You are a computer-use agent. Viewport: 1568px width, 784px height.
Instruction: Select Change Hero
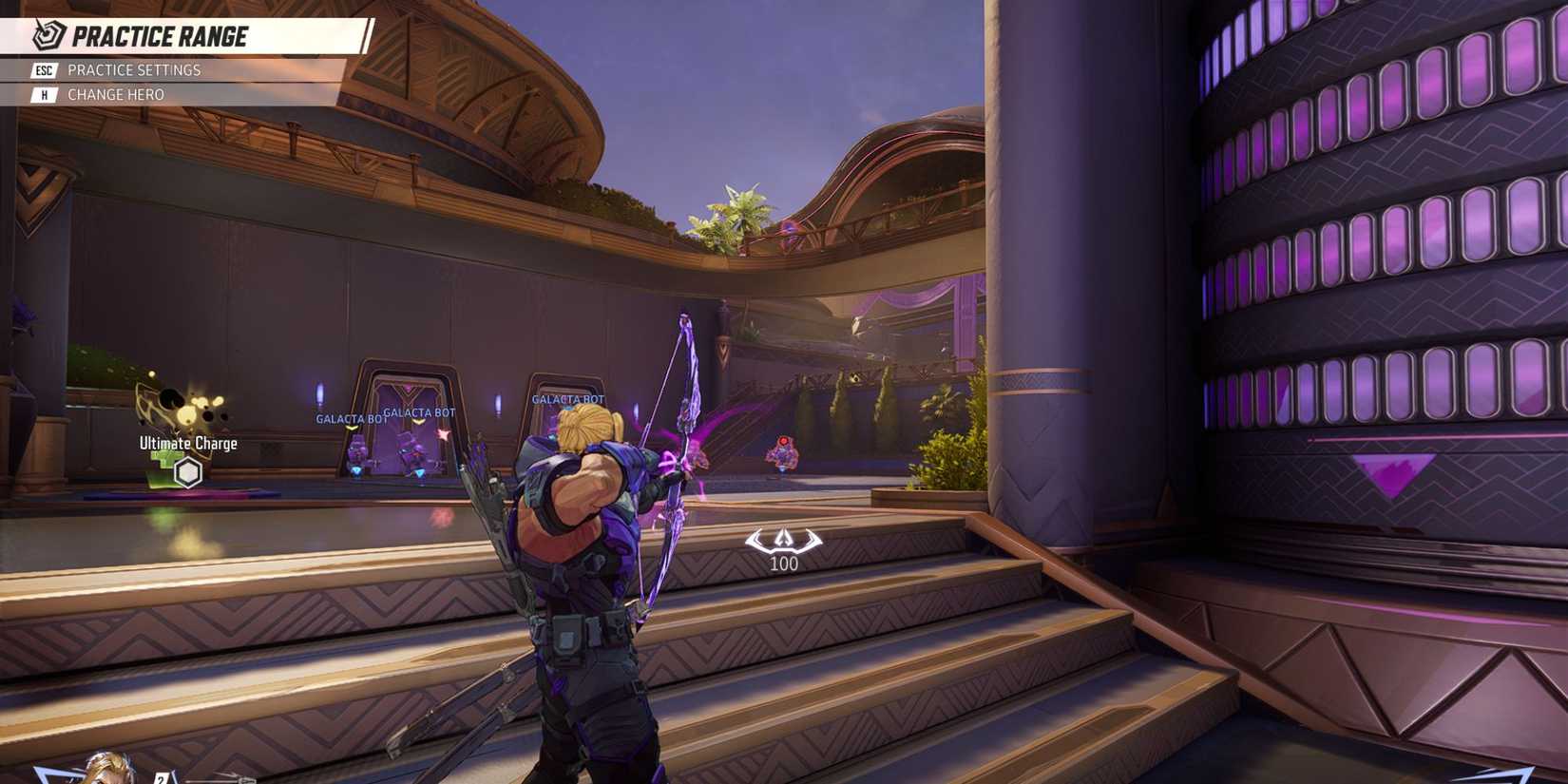[116, 94]
